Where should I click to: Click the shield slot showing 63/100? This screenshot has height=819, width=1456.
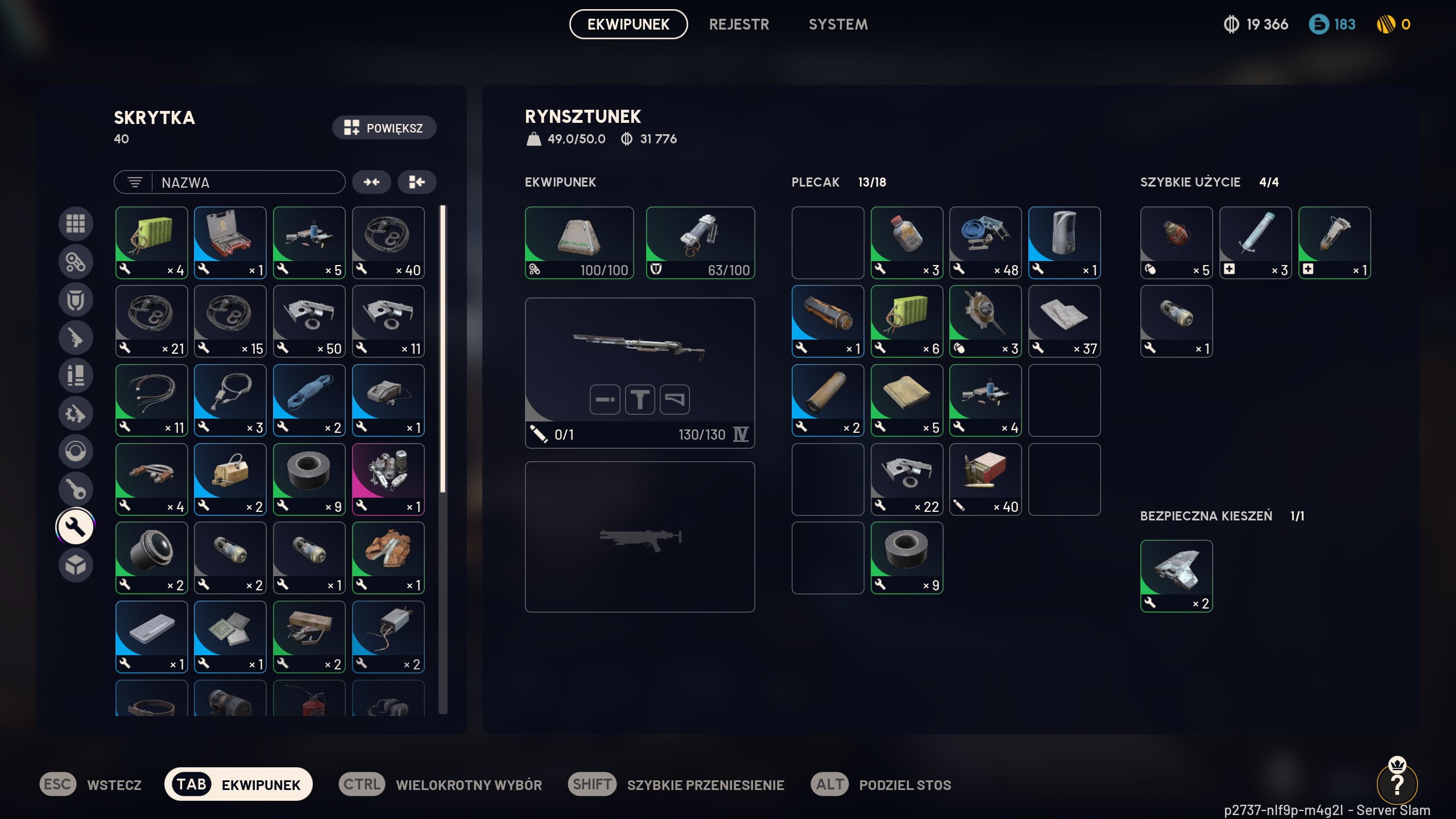point(700,242)
